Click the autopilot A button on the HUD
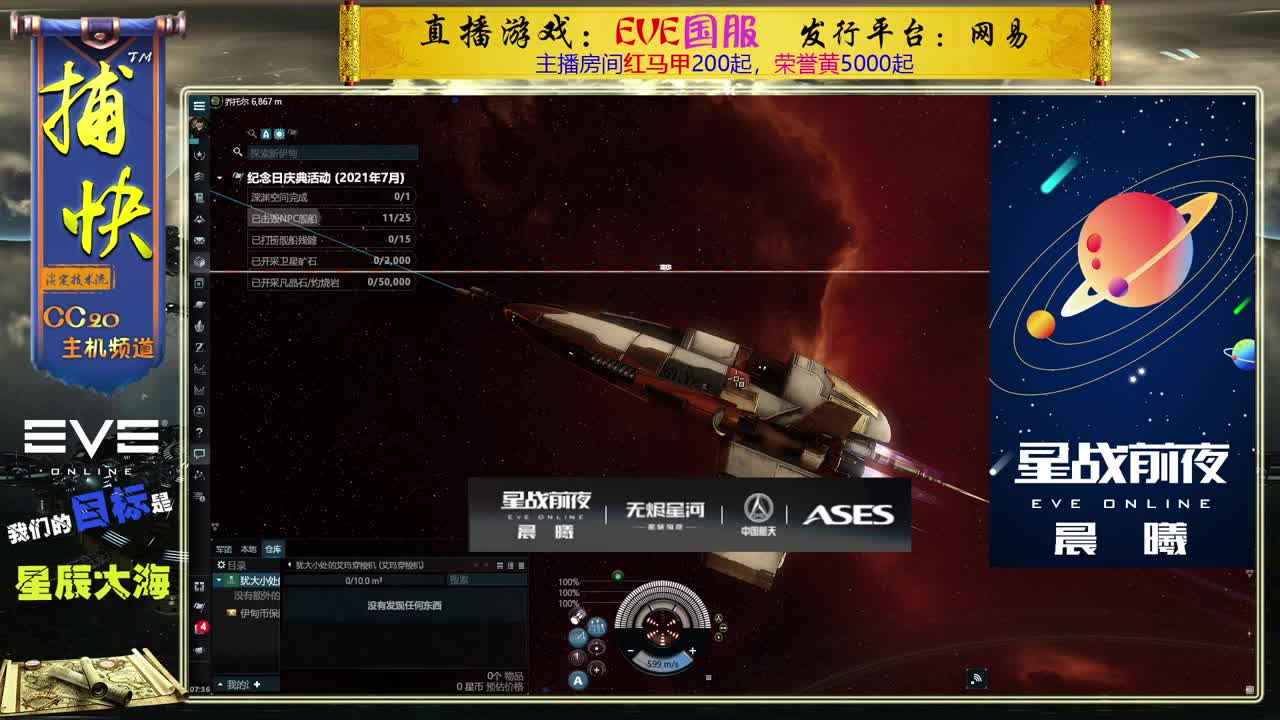 (578, 679)
